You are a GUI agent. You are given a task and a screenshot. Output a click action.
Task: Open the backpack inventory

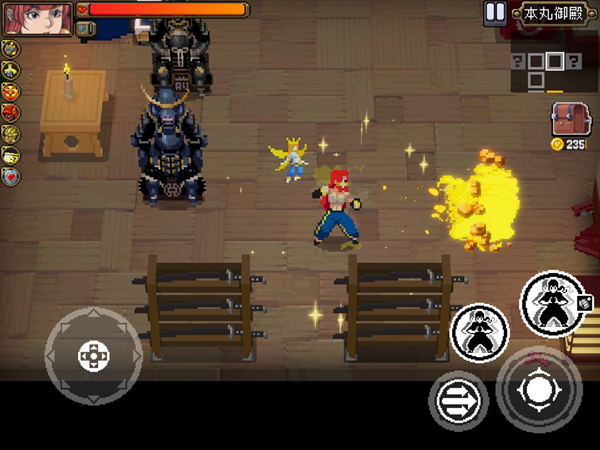[x=567, y=121]
